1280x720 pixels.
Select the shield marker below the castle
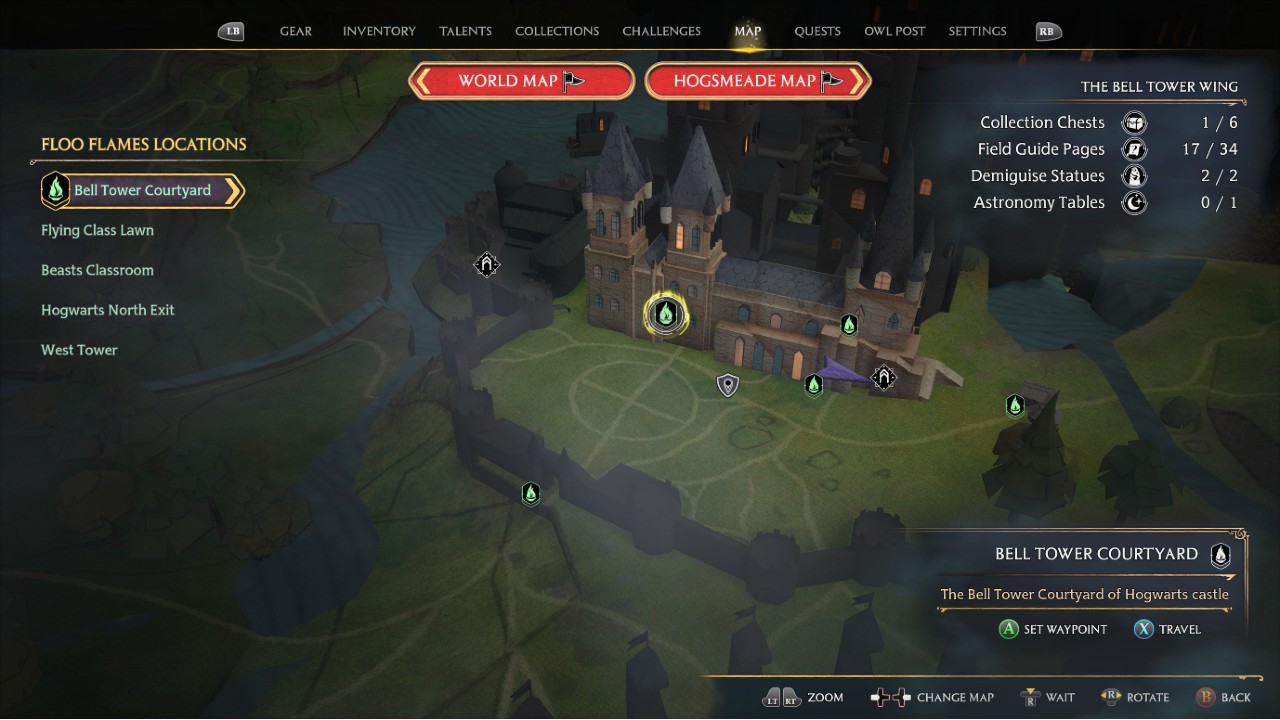tap(727, 384)
